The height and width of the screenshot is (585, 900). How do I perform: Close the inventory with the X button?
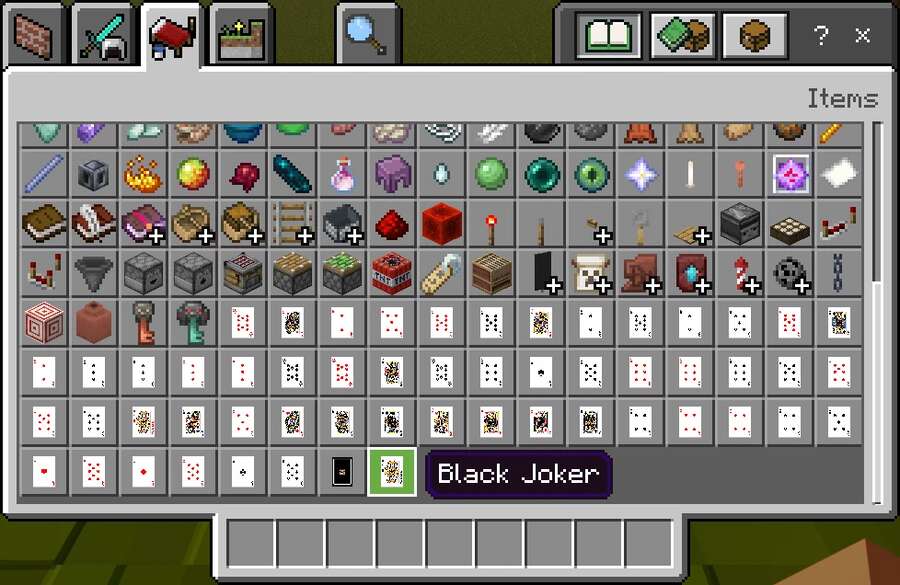tap(862, 37)
